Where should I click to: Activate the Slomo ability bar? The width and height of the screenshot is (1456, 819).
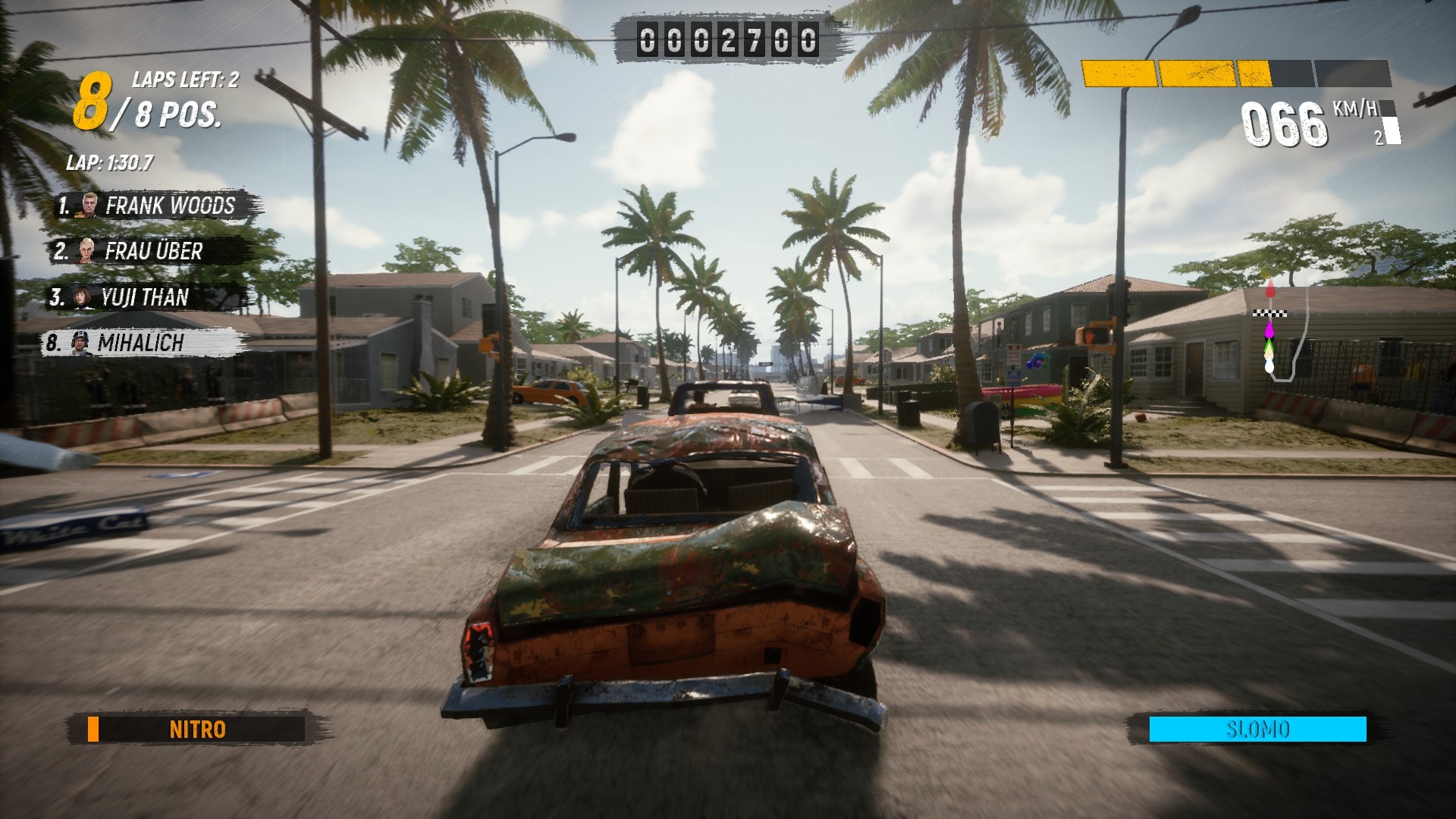coord(1257,730)
